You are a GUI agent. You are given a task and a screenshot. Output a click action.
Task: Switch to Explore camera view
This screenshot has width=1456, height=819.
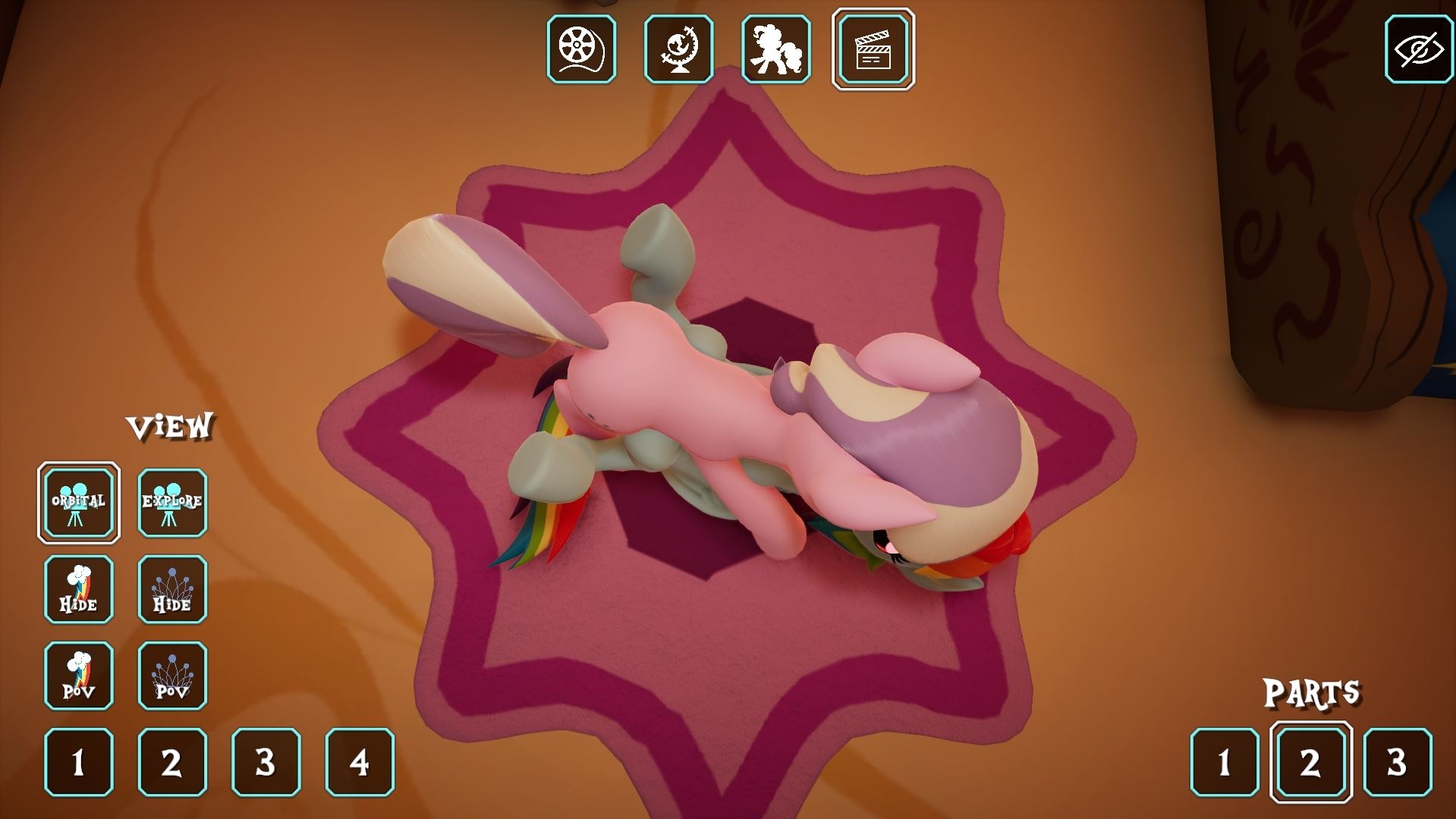point(172,503)
